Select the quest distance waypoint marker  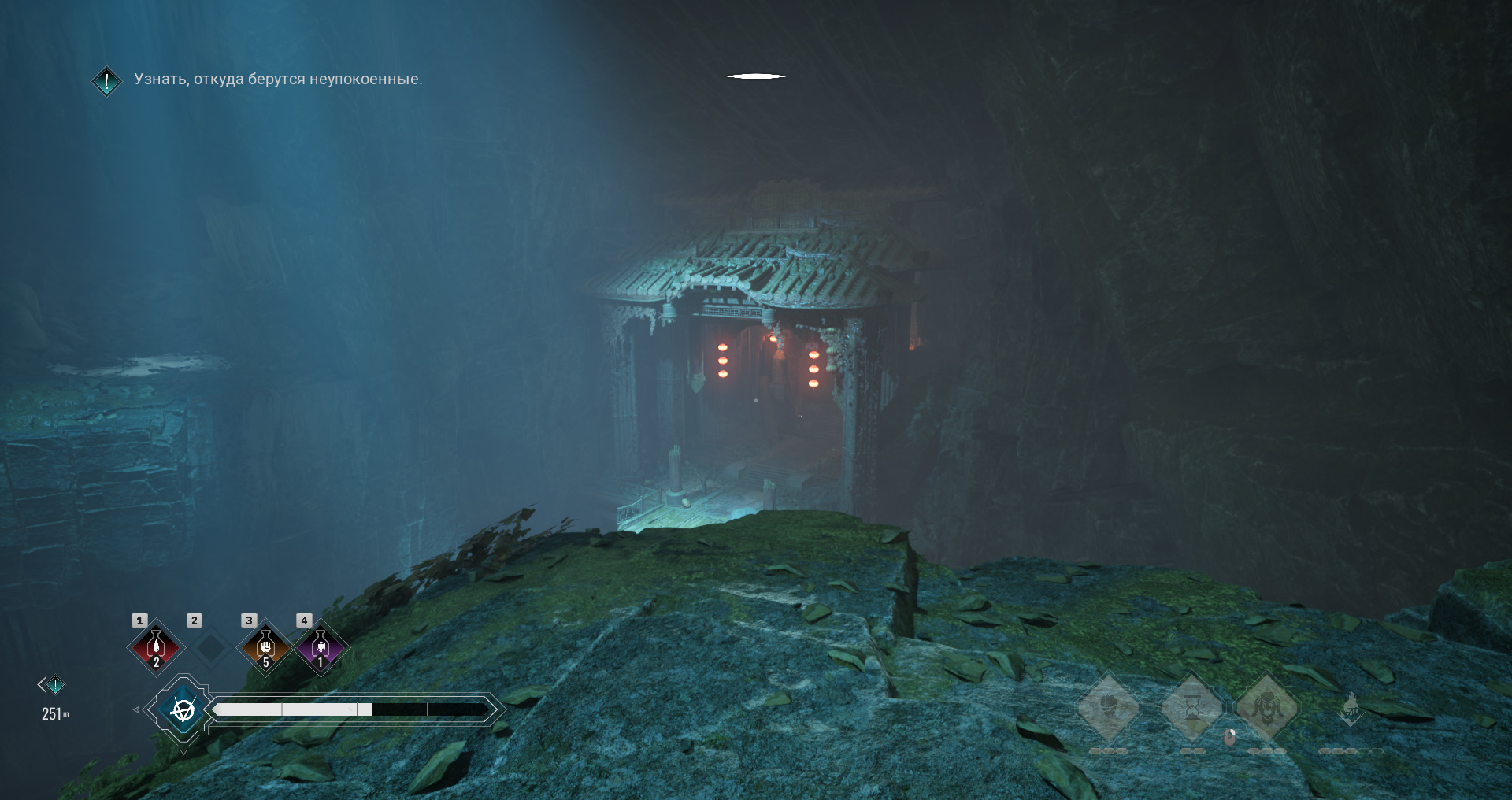pyautogui.click(x=54, y=686)
